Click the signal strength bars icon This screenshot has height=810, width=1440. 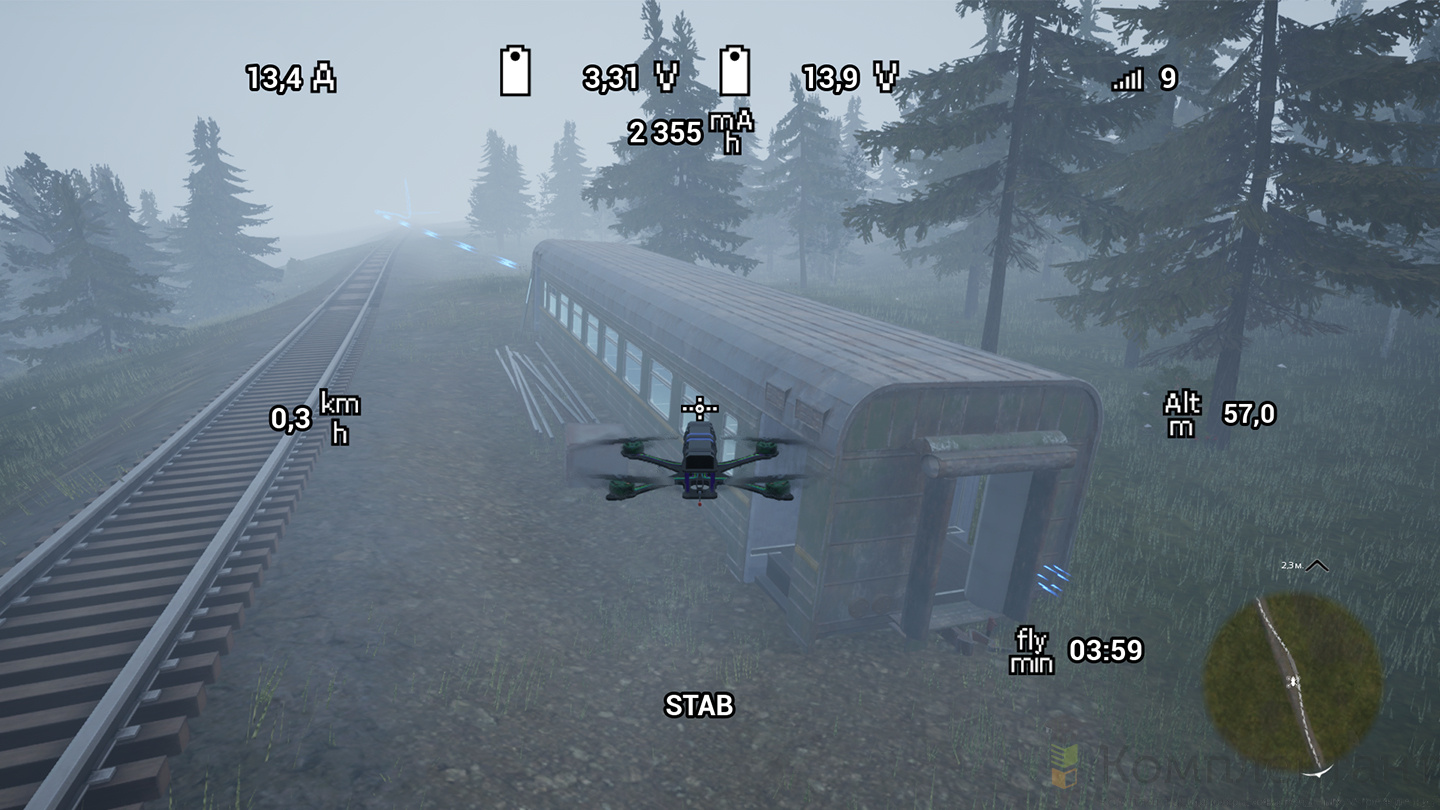coord(1127,80)
